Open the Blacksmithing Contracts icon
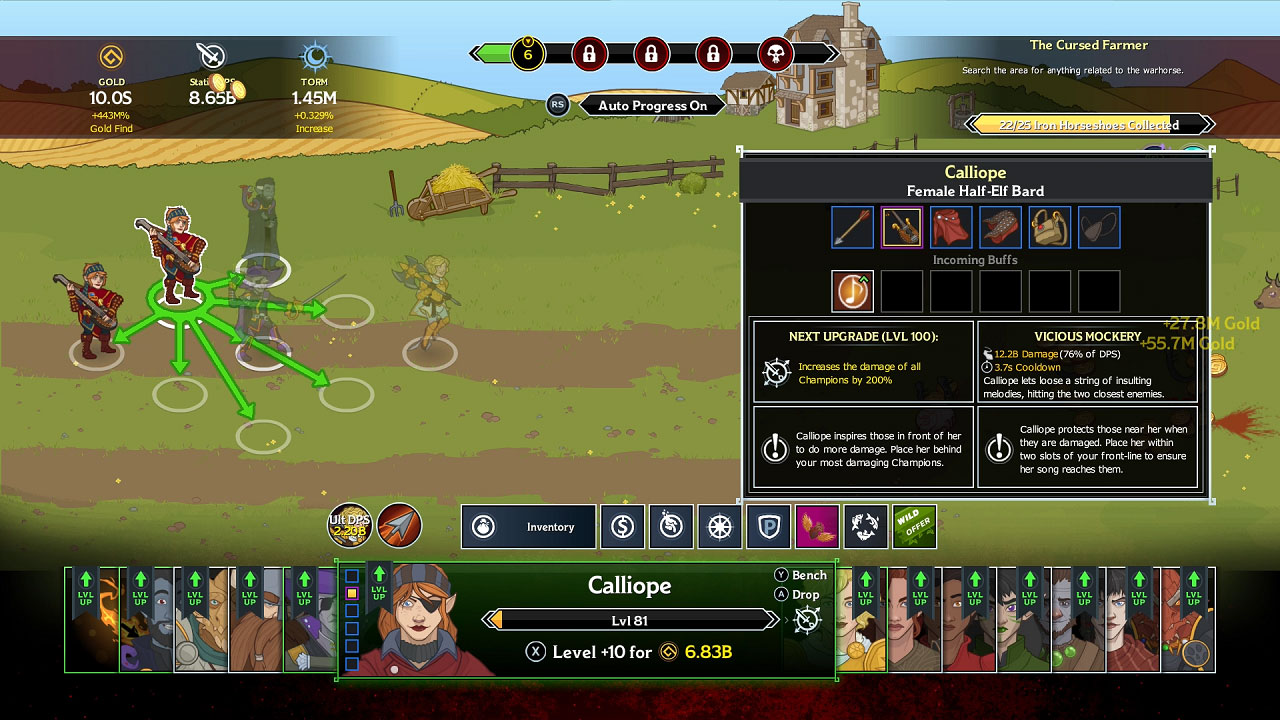1280x720 pixels. tap(671, 527)
